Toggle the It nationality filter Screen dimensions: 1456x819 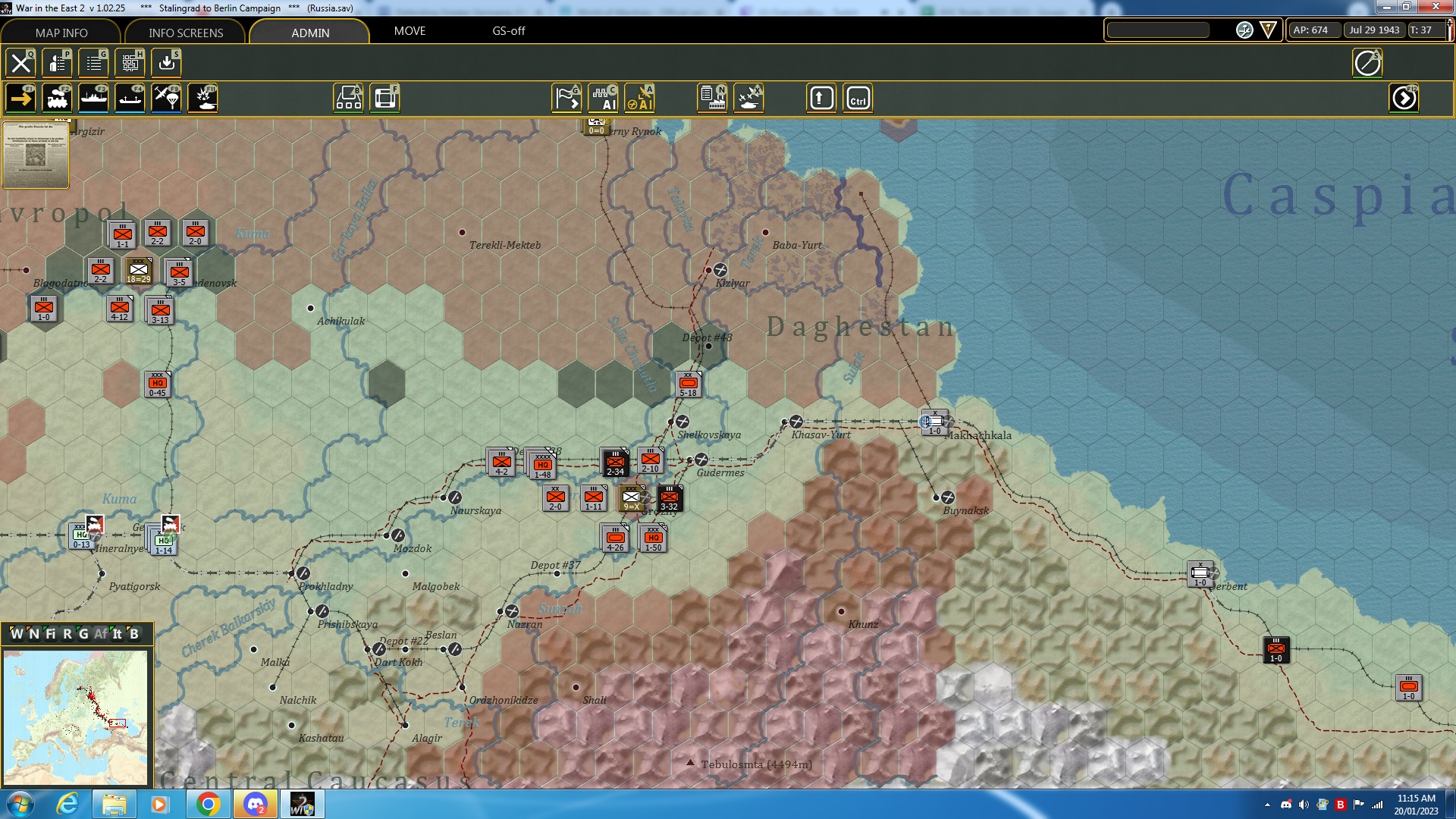118,634
